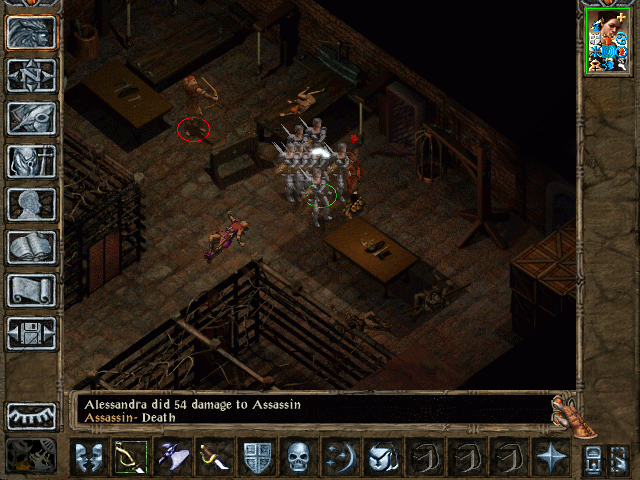Open the priest spell scroll
Screen dimensions: 640x480
pyautogui.click(x=32, y=290)
